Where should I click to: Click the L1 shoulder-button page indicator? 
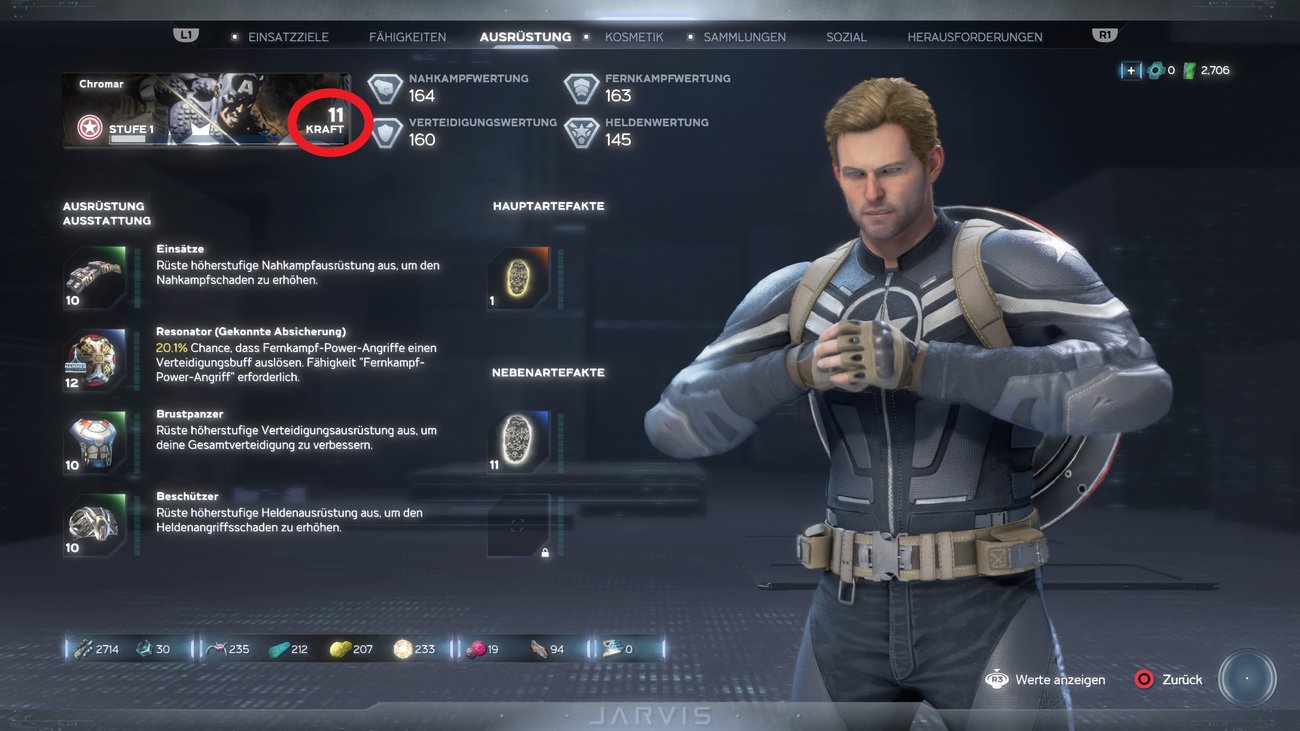(185, 33)
